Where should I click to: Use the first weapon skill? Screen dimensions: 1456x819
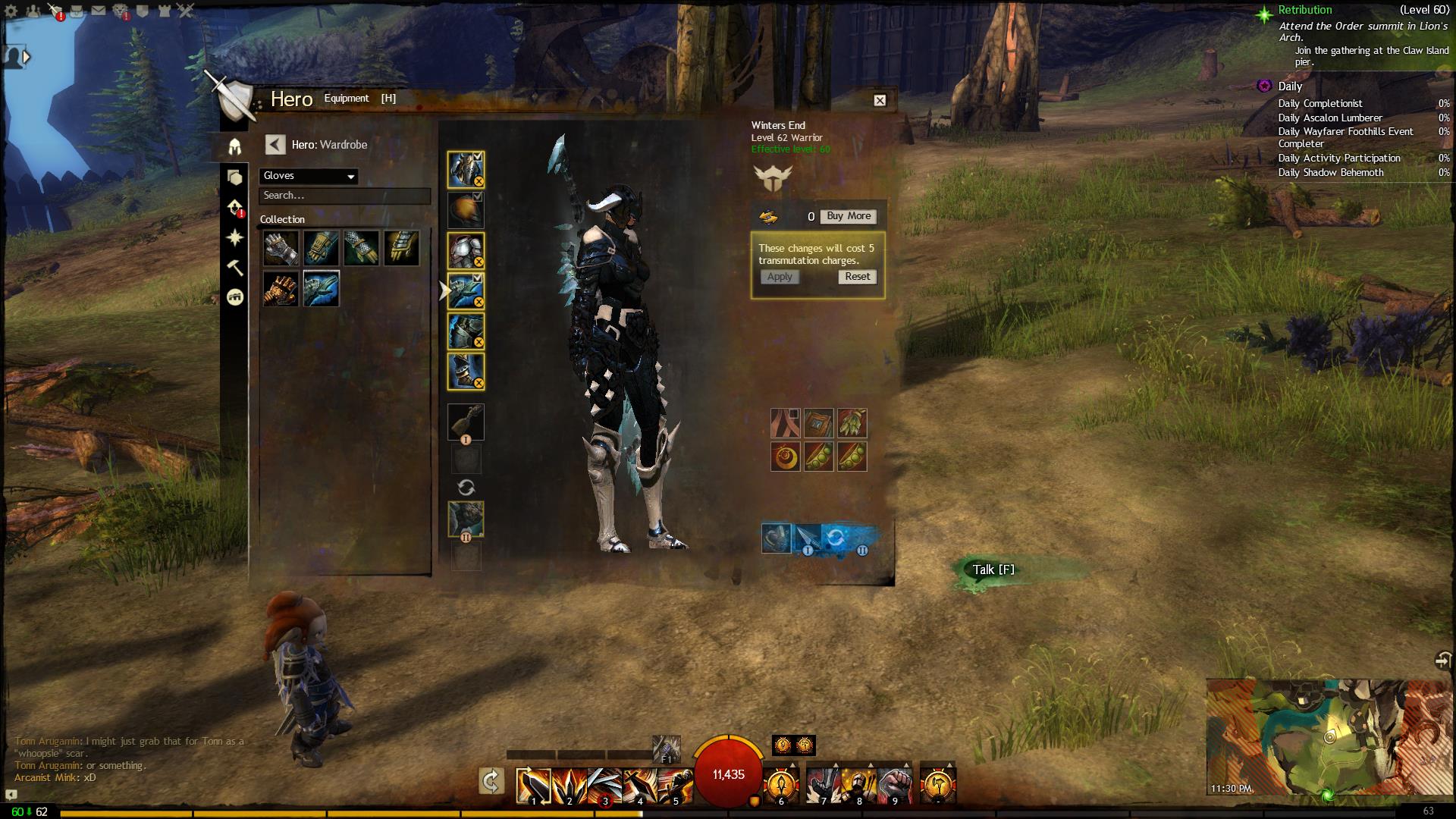[534, 785]
